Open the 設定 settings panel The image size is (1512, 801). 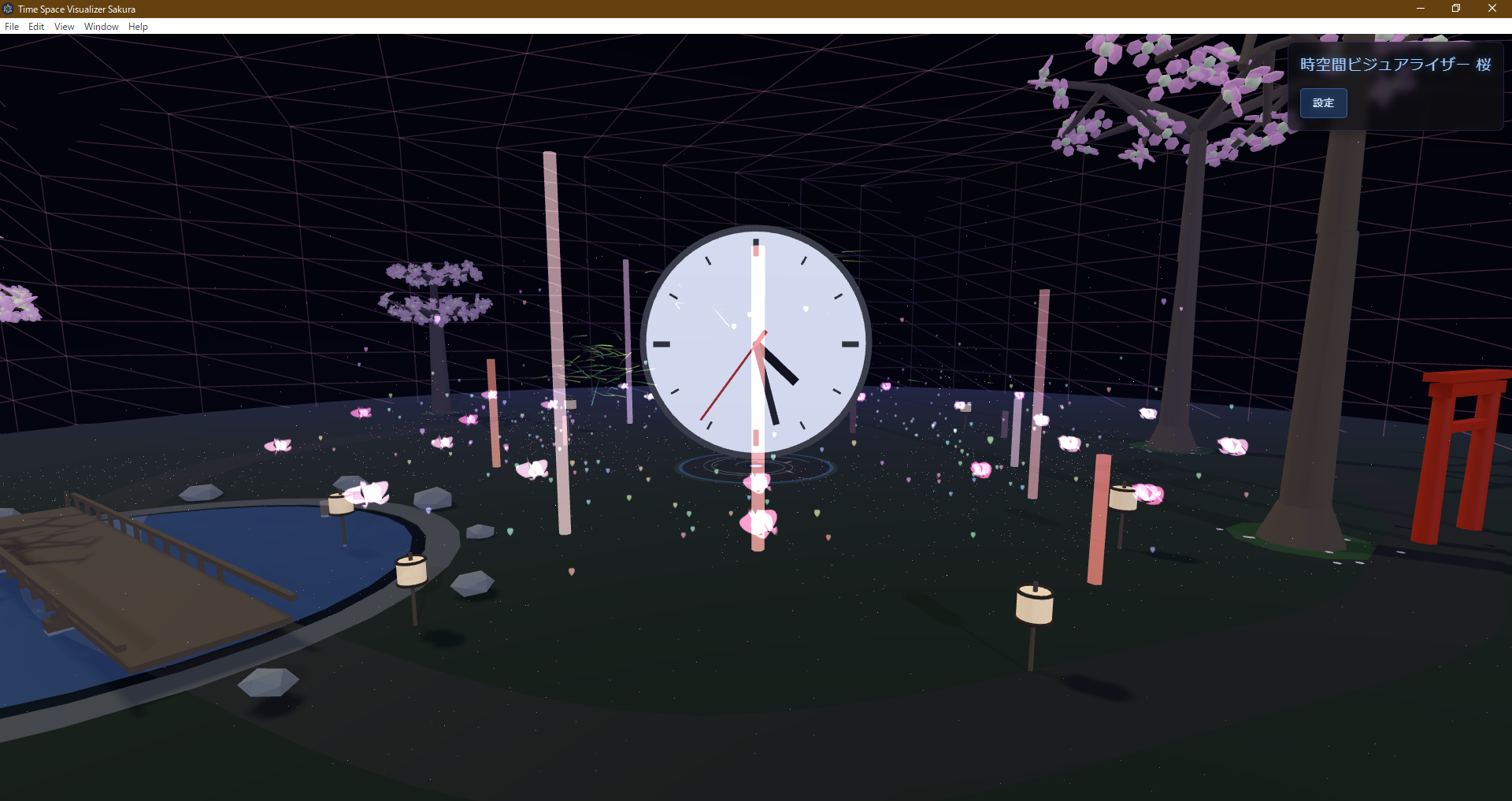pos(1323,102)
